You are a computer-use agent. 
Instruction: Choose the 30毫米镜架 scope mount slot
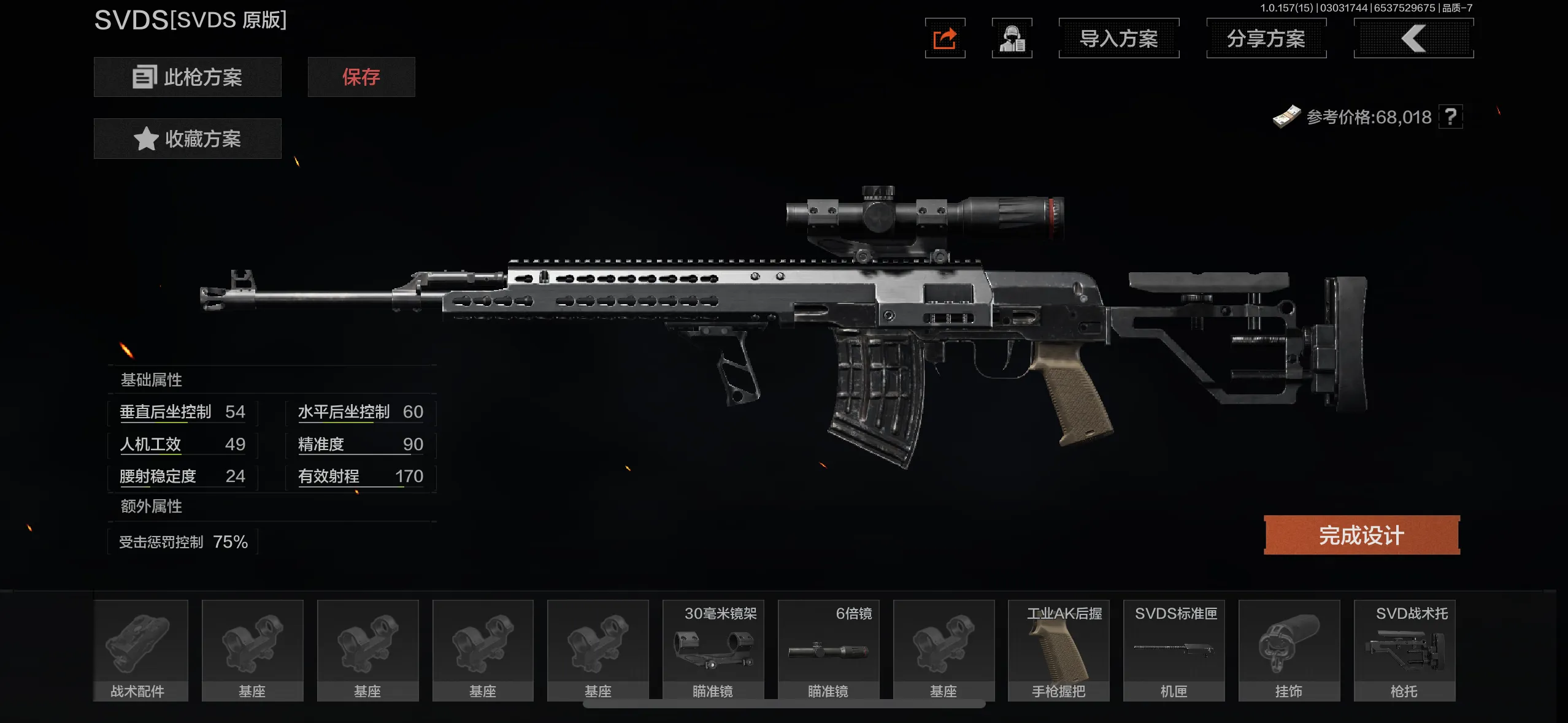coord(713,650)
